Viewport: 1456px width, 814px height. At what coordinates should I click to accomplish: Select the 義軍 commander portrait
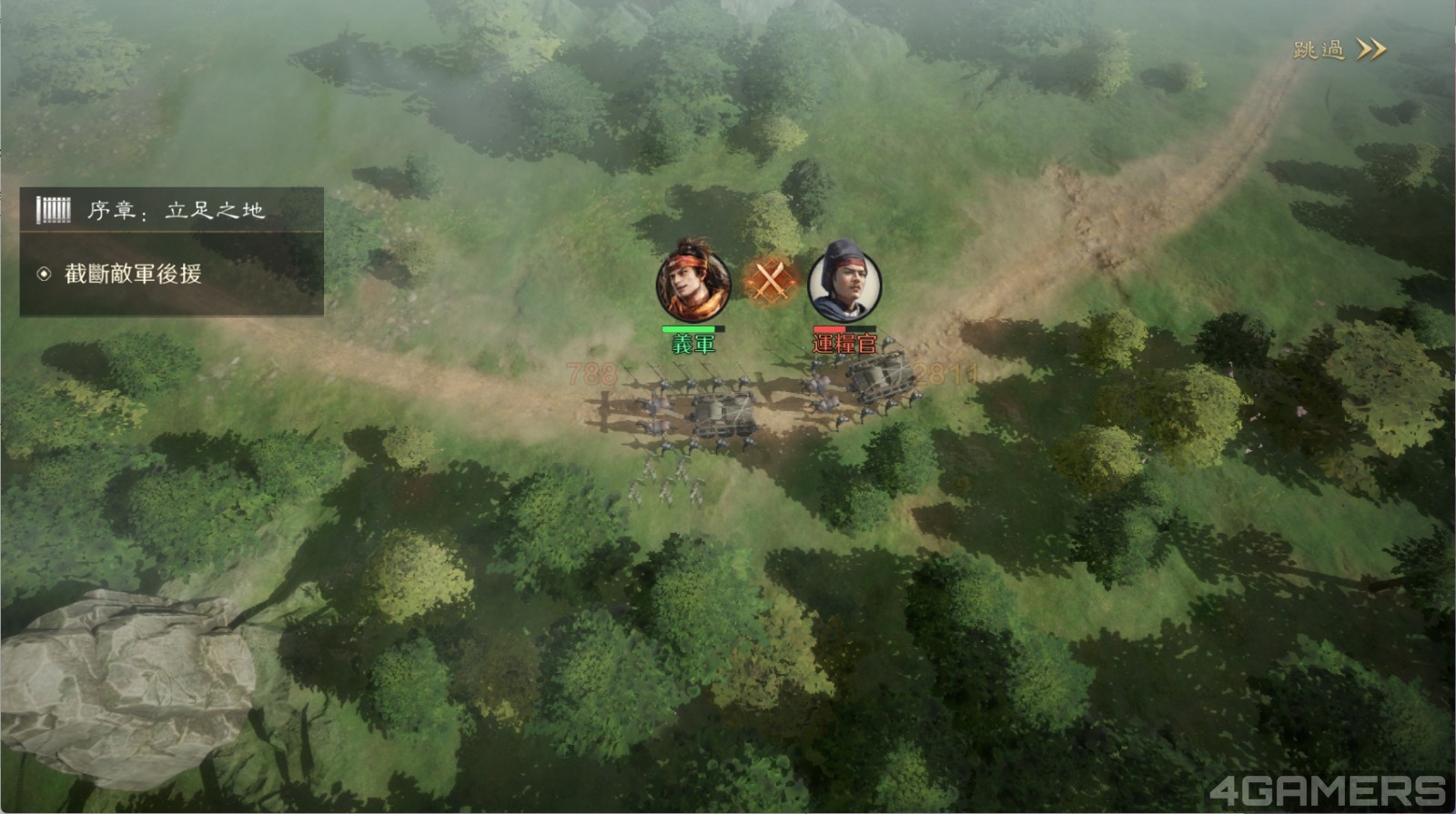point(693,282)
